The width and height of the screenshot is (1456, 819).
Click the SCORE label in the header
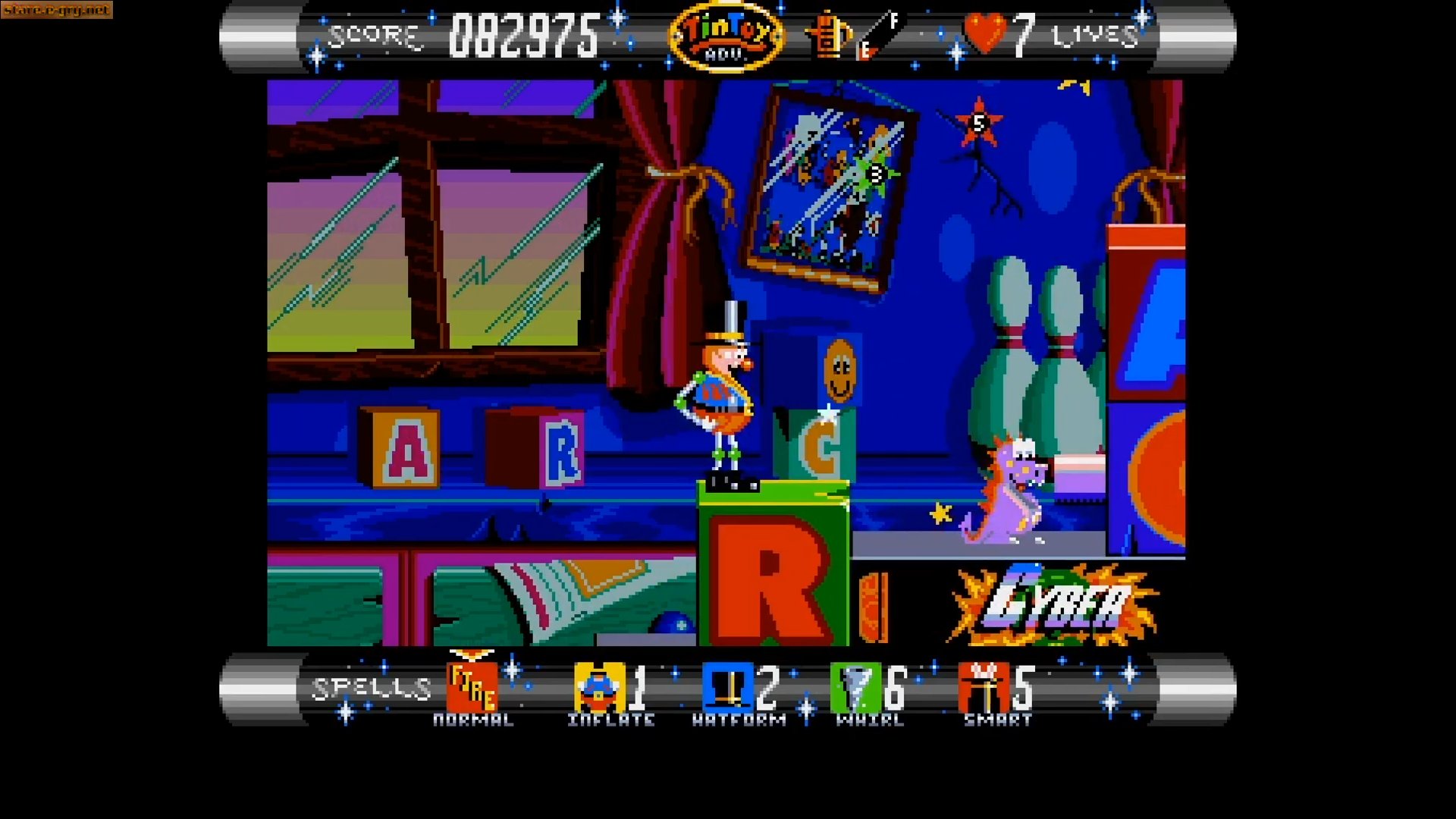click(374, 34)
